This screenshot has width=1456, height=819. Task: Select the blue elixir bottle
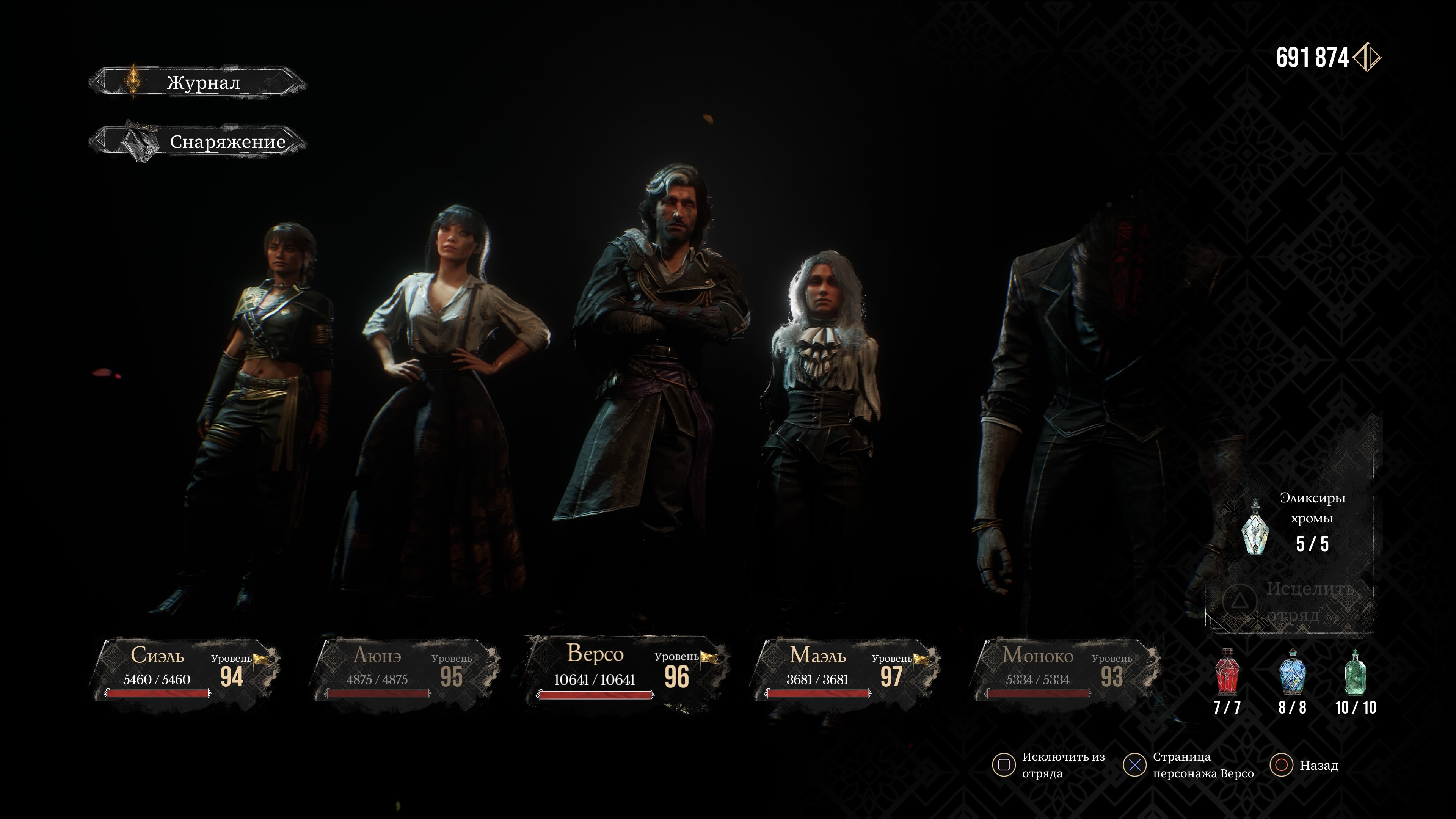[x=1292, y=673]
